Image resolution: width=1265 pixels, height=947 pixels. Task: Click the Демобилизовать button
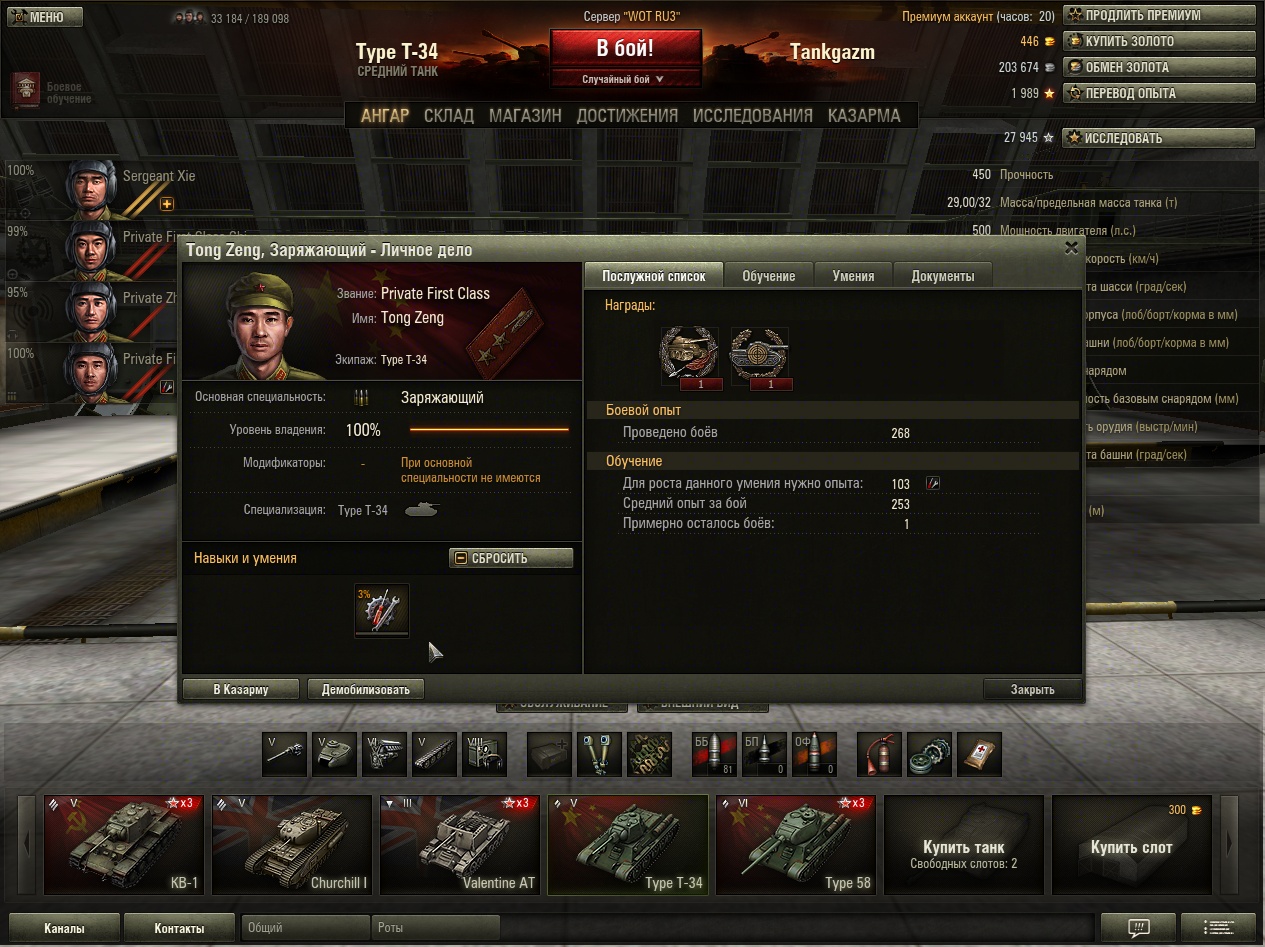(x=366, y=689)
